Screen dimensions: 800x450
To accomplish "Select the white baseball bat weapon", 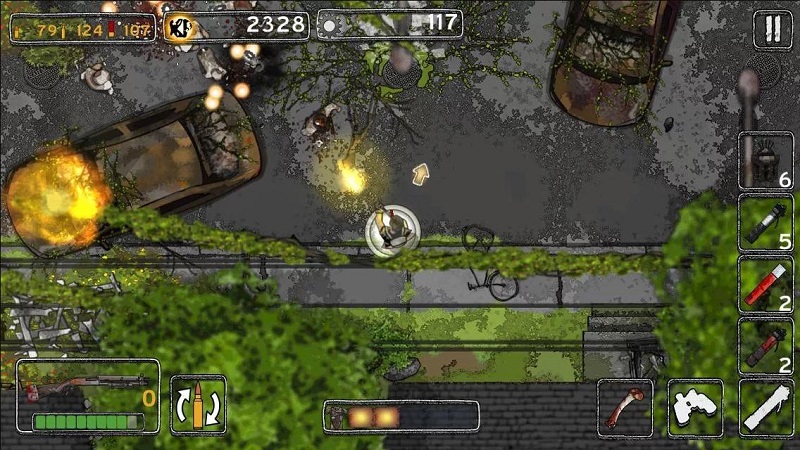I will [767, 407].
